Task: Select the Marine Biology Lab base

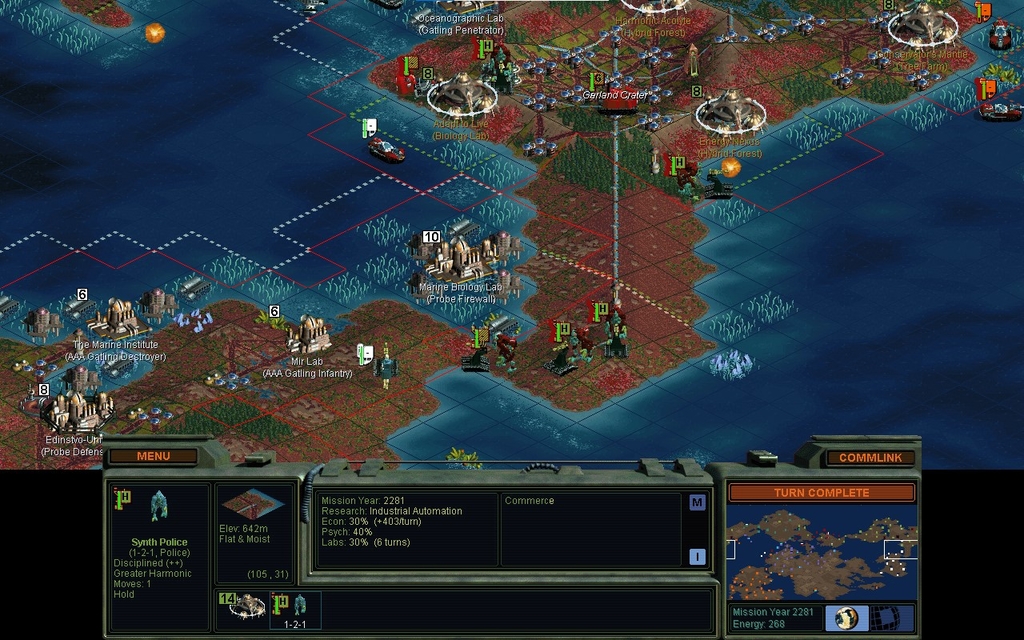Action: coord(460,259)
